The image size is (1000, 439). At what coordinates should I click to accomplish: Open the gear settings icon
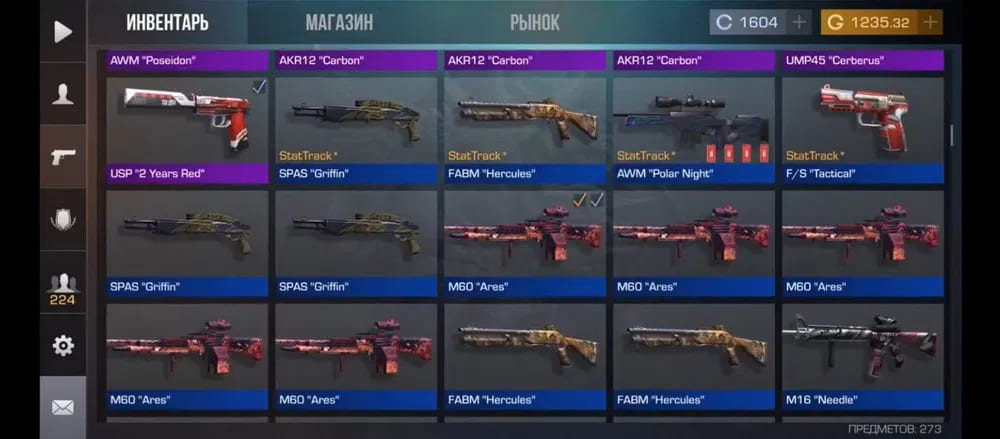coord(63,346)
